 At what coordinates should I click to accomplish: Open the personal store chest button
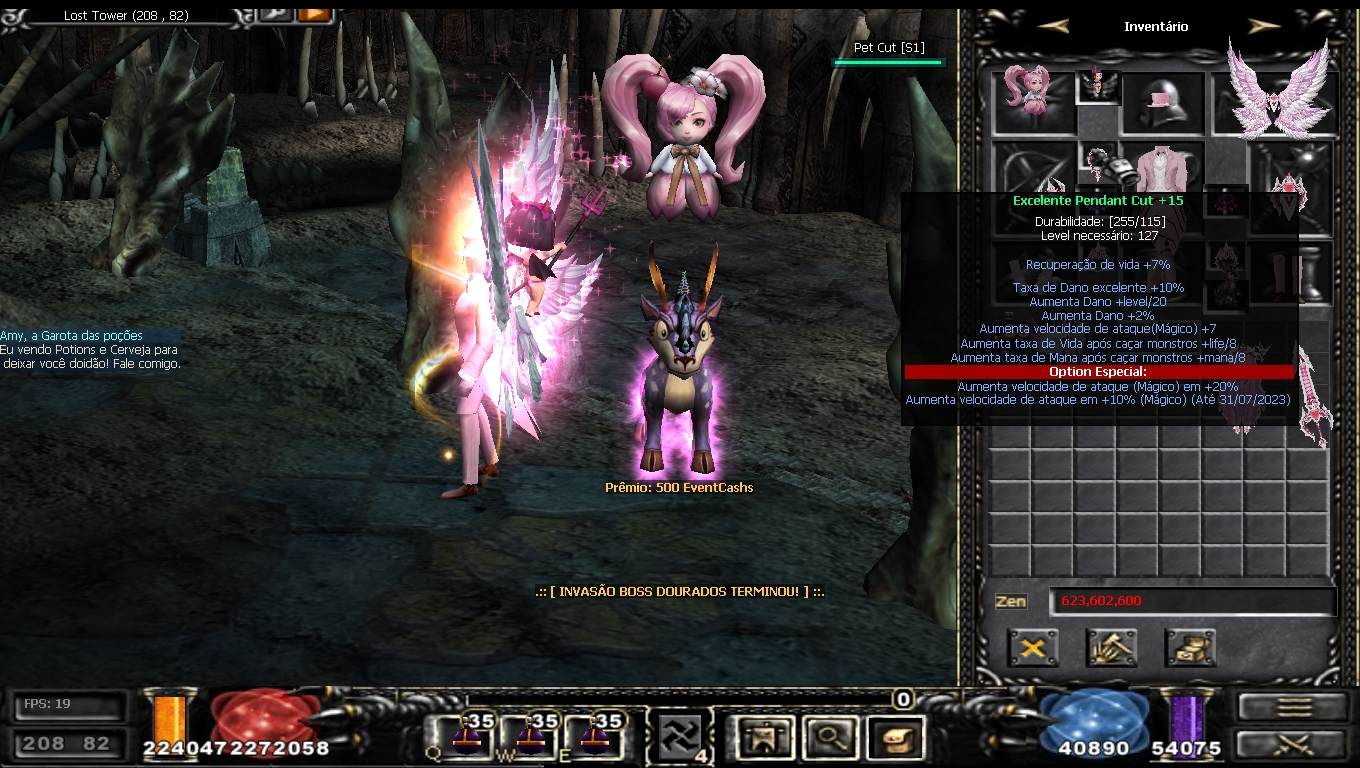click(1190, 648)
